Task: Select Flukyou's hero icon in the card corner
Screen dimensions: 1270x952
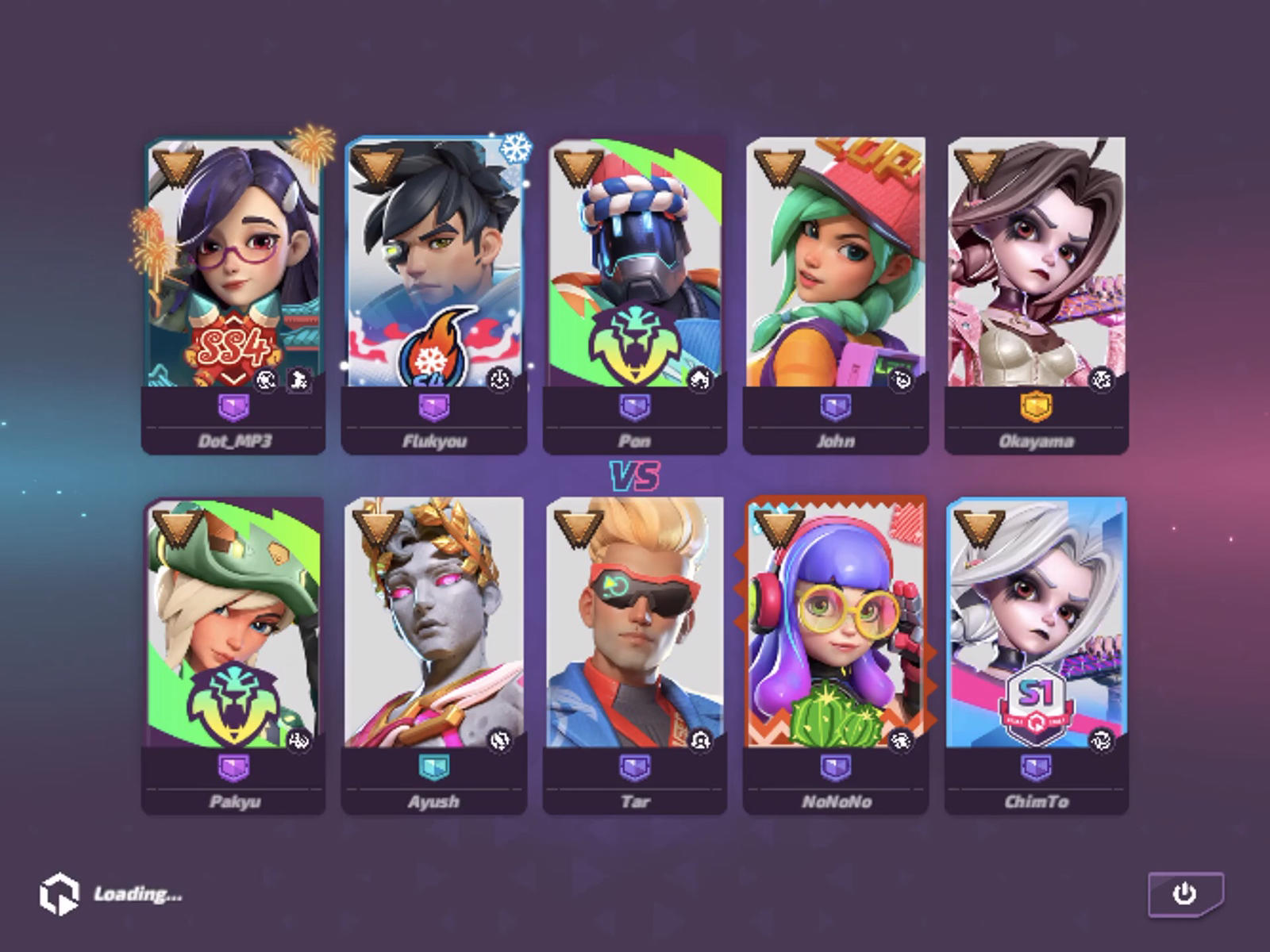Action: coord(498,380)
